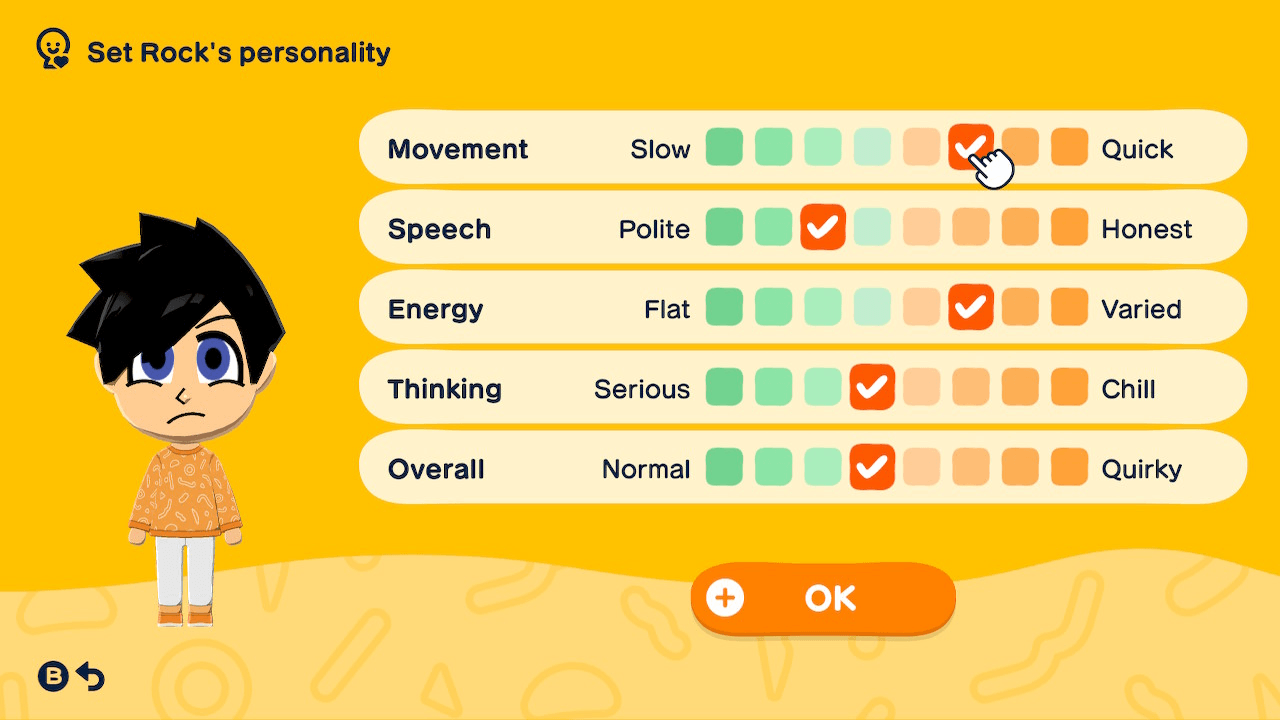This screenshot has height=720, width=1280.
Task: Click the checked Speech segment
Action: (x=822, y=227)
